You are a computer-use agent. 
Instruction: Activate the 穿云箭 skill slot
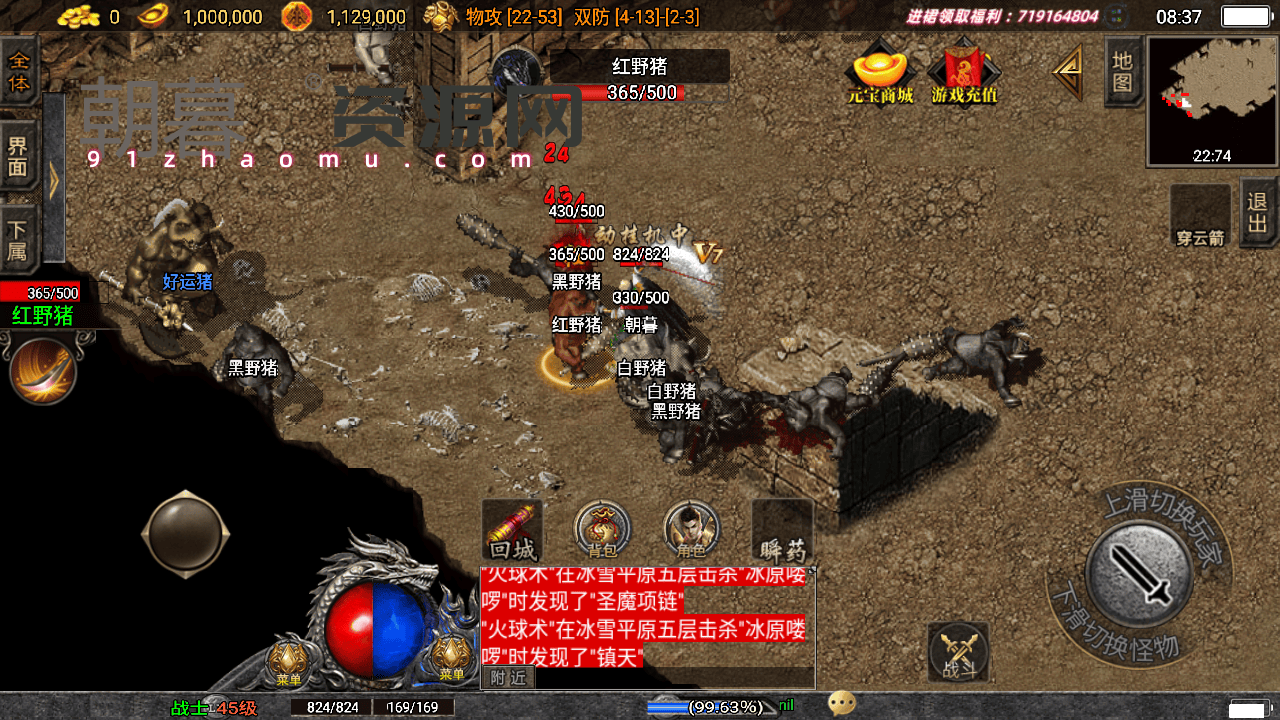click(x=1200, y=214)
